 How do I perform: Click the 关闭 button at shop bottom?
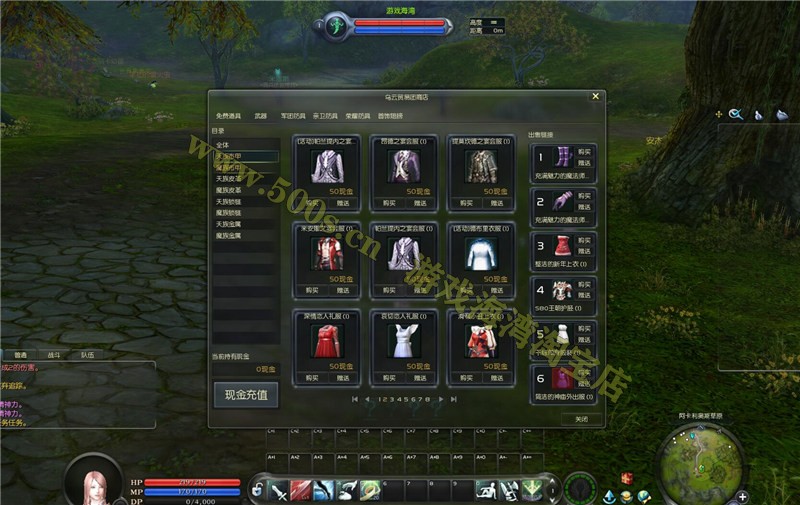click(581, 419)
